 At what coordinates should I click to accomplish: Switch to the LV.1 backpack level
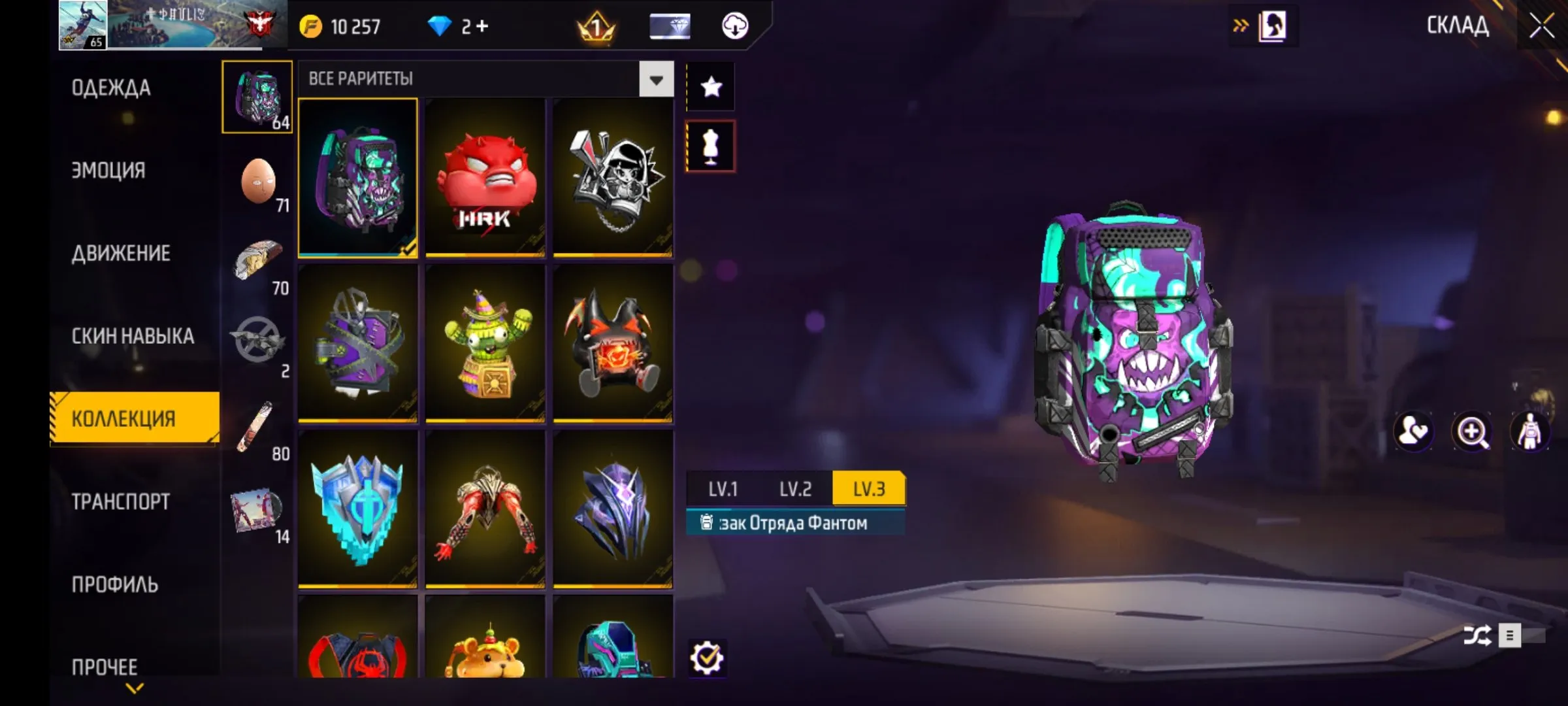[723, 489]
